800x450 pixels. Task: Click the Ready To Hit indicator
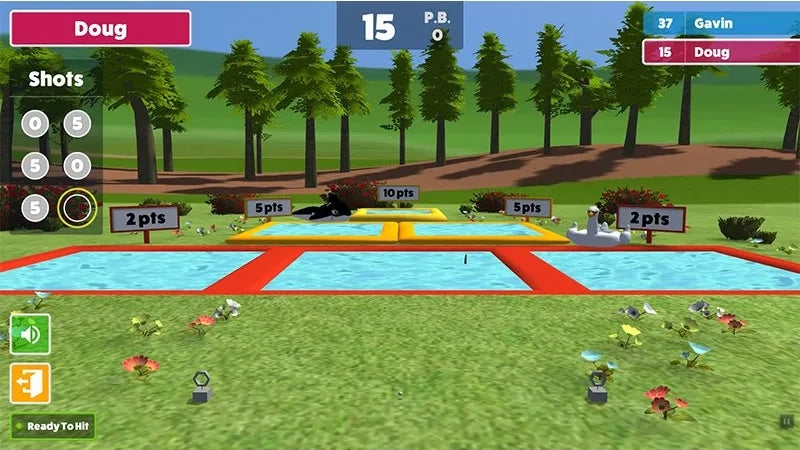pos(53,426)
